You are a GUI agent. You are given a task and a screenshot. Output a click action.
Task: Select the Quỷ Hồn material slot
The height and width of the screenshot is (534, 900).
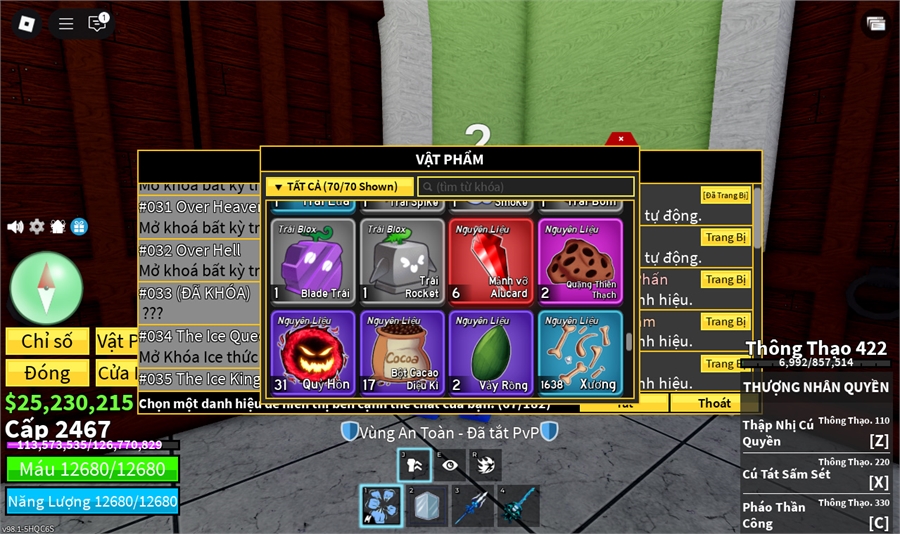click(313, 352)
